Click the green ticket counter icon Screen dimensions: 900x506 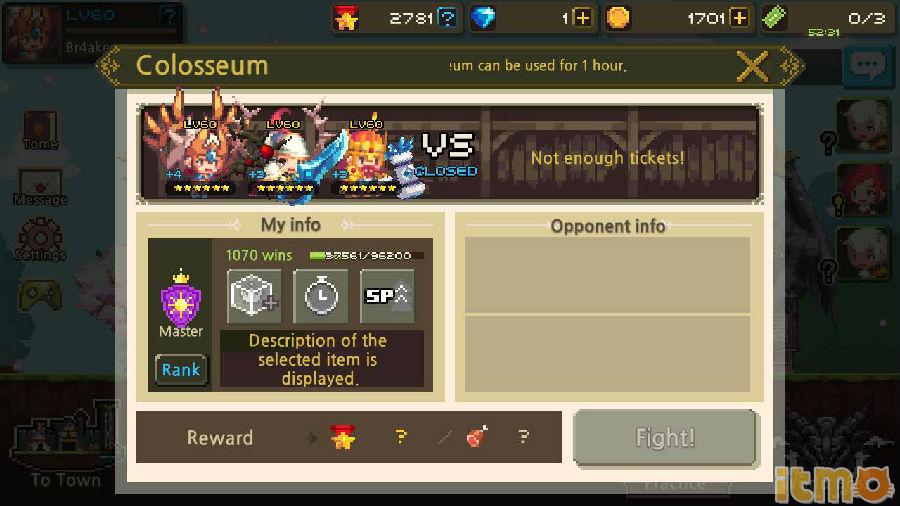(x=775, y=18)
